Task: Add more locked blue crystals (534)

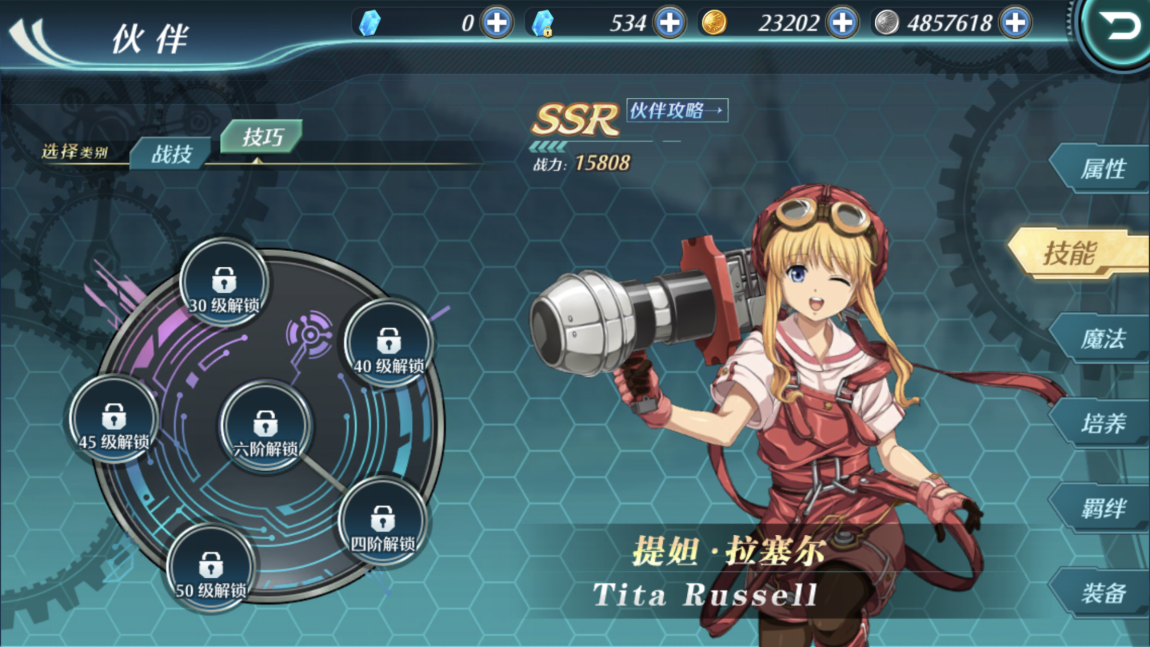Action: [x=670, y=22]
